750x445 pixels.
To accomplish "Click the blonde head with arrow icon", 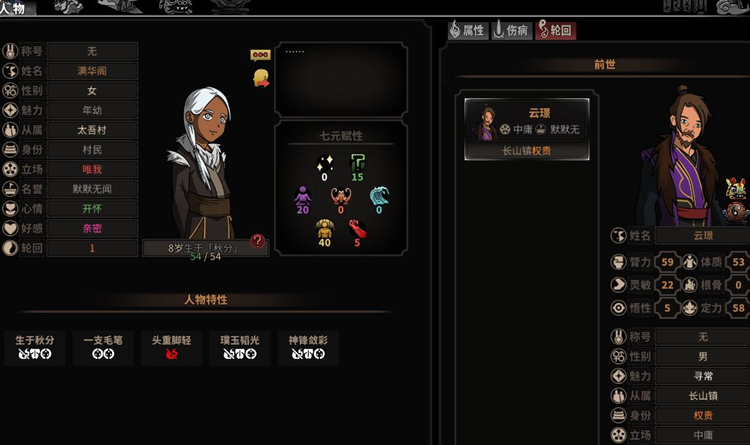I will 260,77.
